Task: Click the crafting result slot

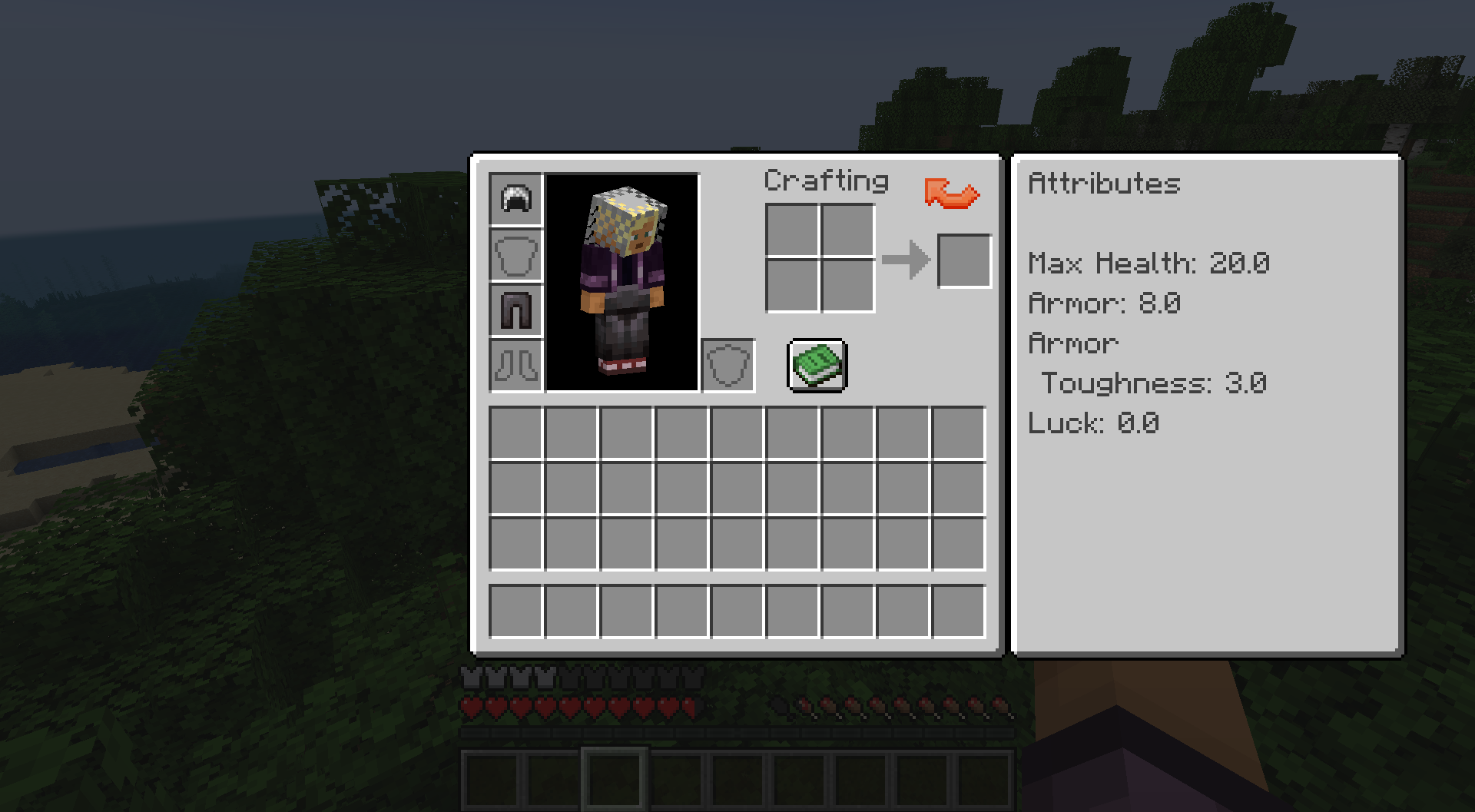Action: (x=963, y=259)
